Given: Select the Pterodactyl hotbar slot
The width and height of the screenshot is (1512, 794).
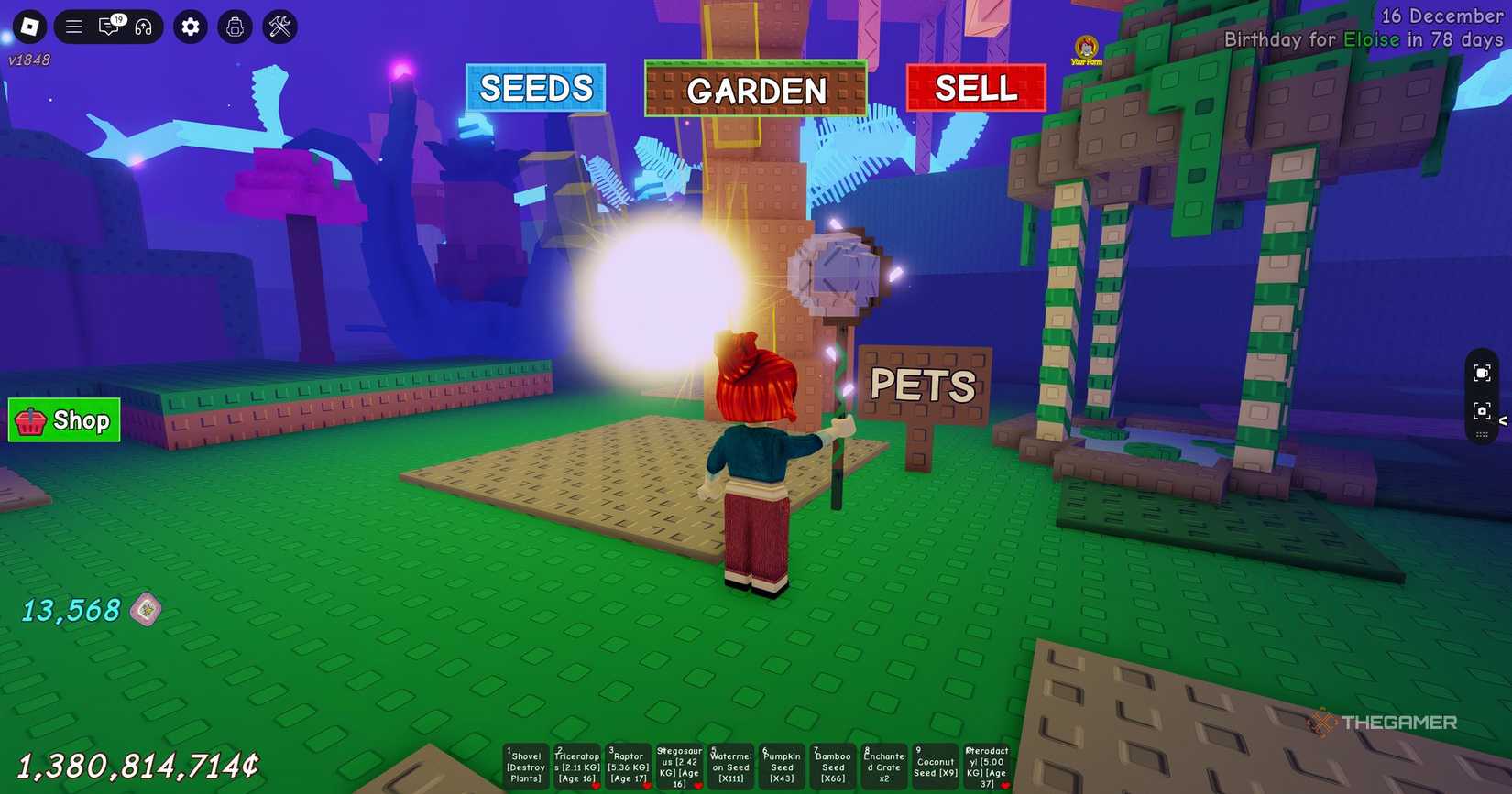Looking at the screenshot, I should pos(987,767).
